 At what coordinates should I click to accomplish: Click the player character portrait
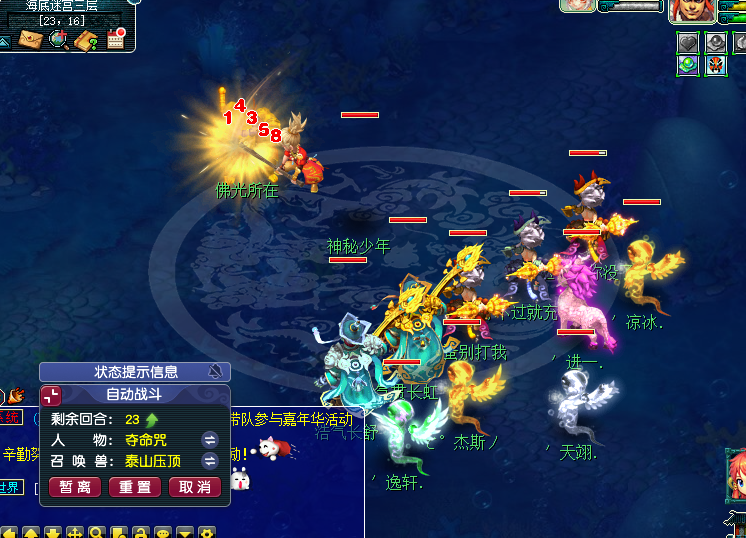[691, 11]
